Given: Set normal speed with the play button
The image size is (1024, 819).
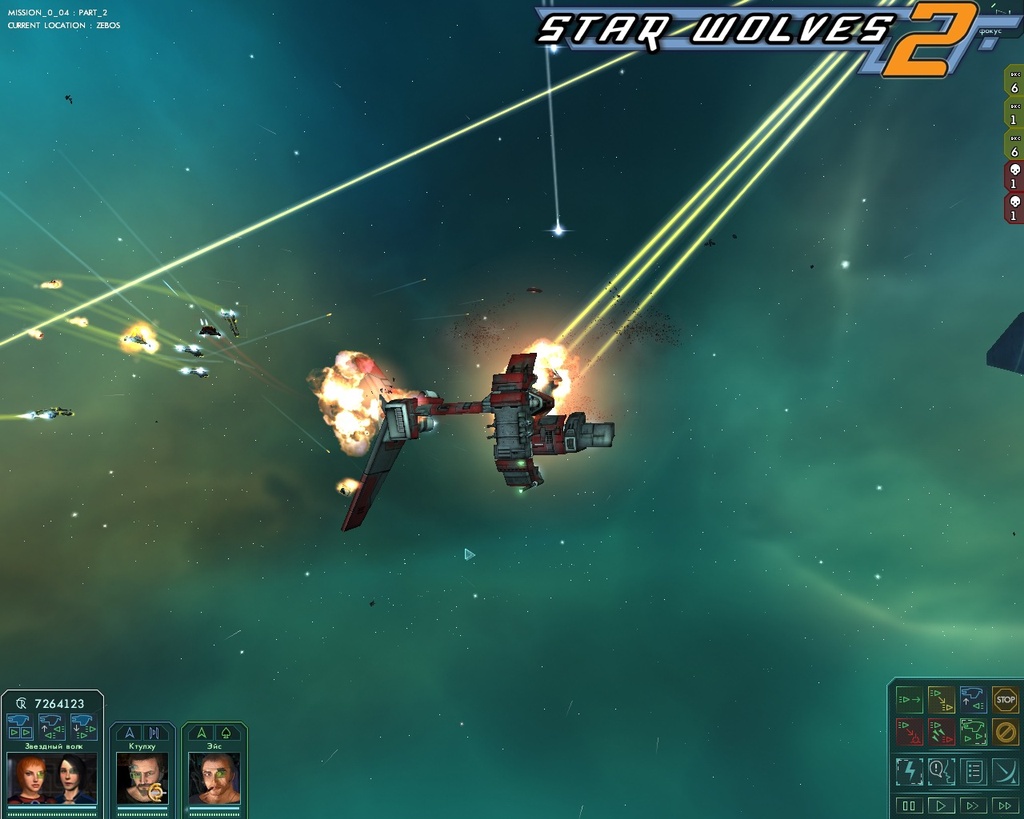Looking at the screenshot, I should click(941, 805).
